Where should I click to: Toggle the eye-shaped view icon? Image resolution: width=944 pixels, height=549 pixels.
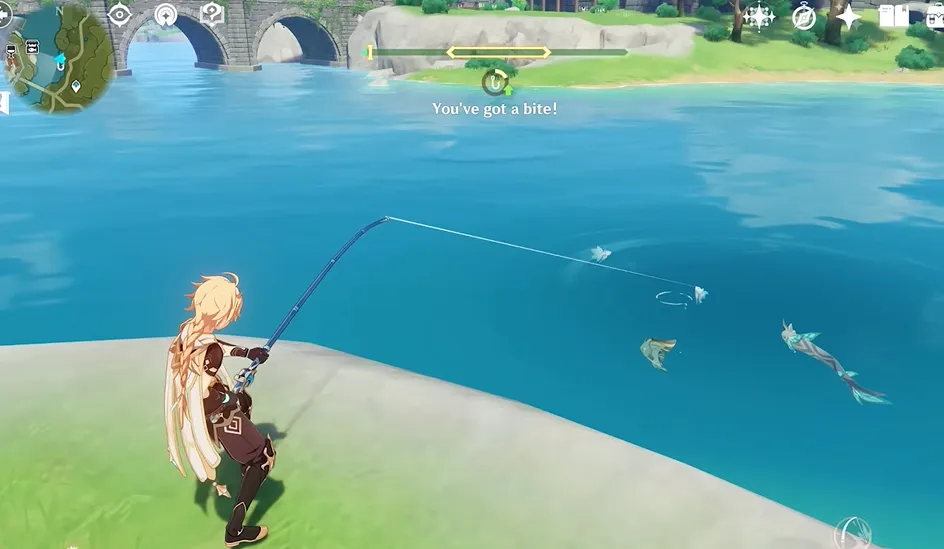(x=120, y=14)
